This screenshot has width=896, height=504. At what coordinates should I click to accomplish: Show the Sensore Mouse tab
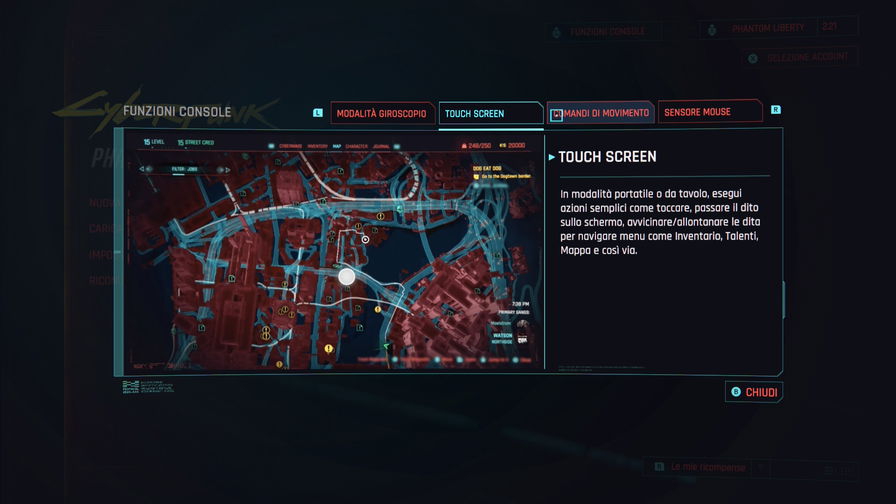(x=710, y=113)
